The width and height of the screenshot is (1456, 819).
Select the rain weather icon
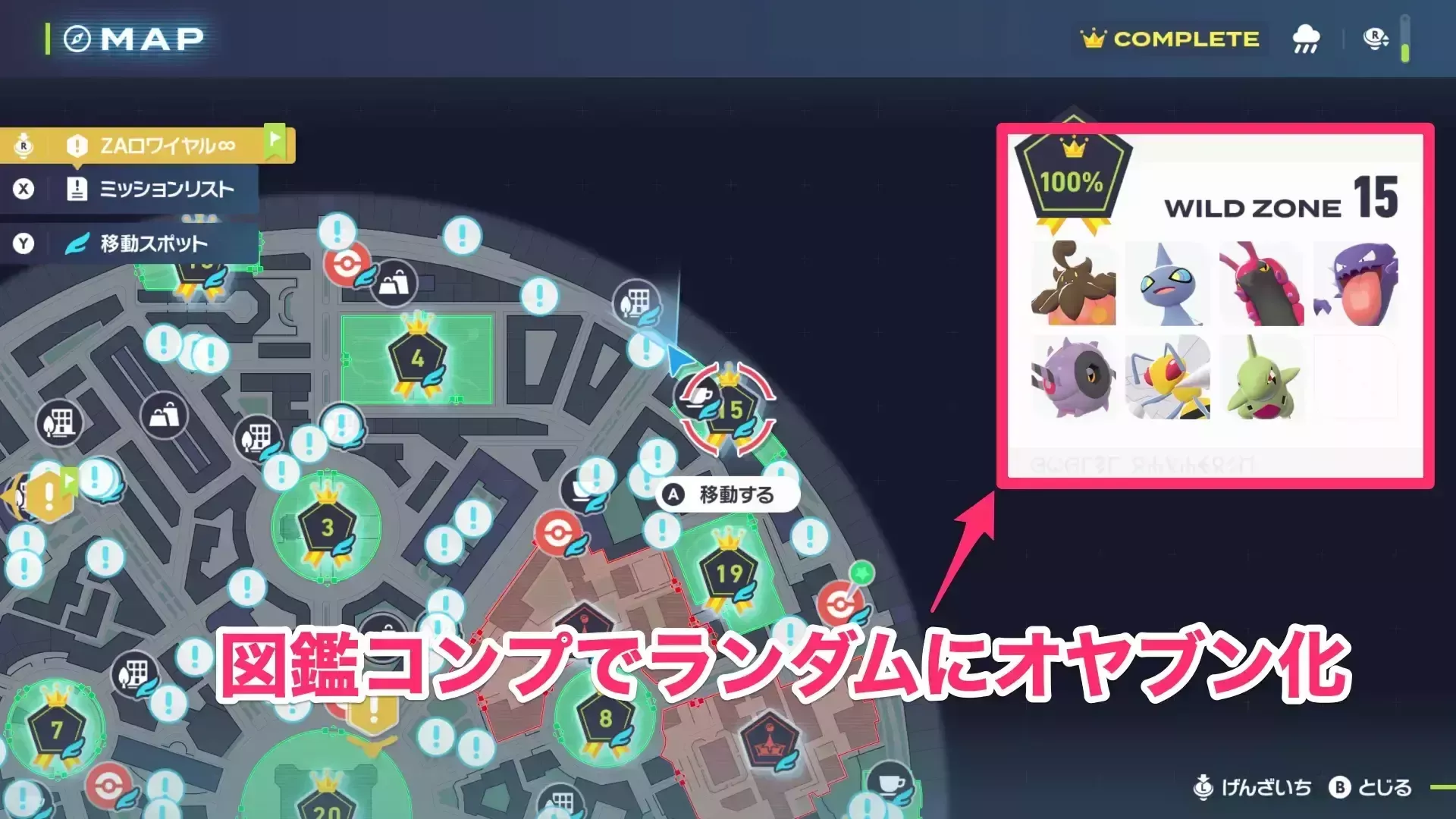click(x=1306, y=39)
